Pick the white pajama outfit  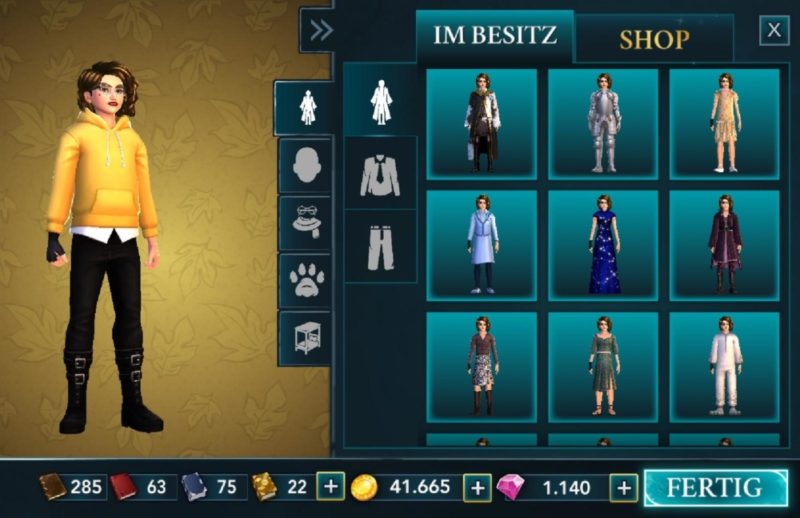point(724,367)
